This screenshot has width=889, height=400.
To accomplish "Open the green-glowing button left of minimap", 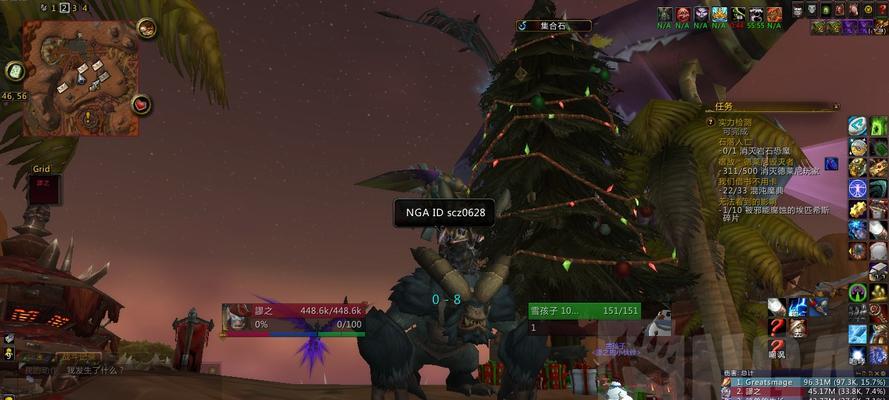I will 14,71.
